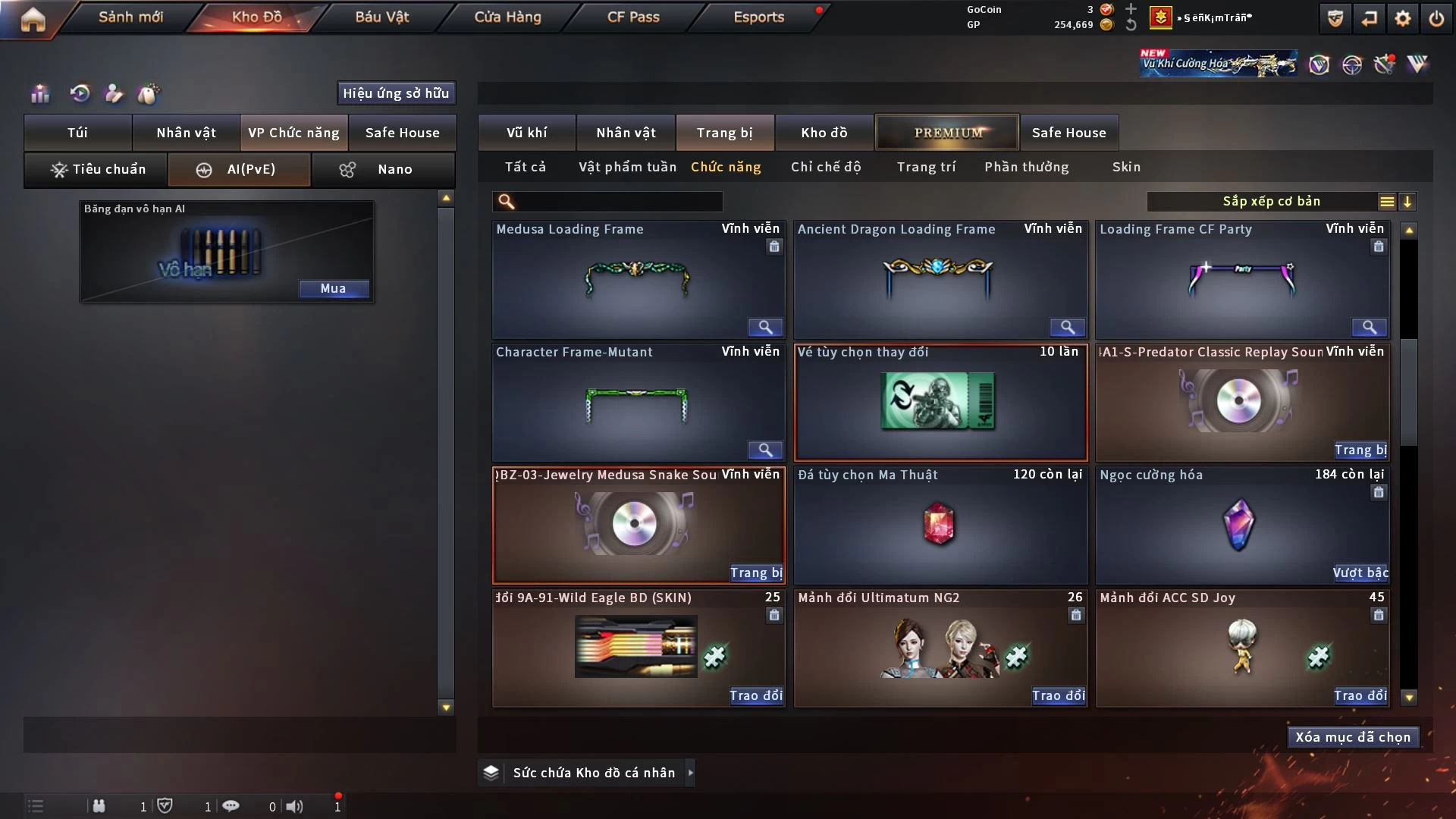This screenshot has height=819, width=1456.
Task: Click the item search field
Action: 618,201
